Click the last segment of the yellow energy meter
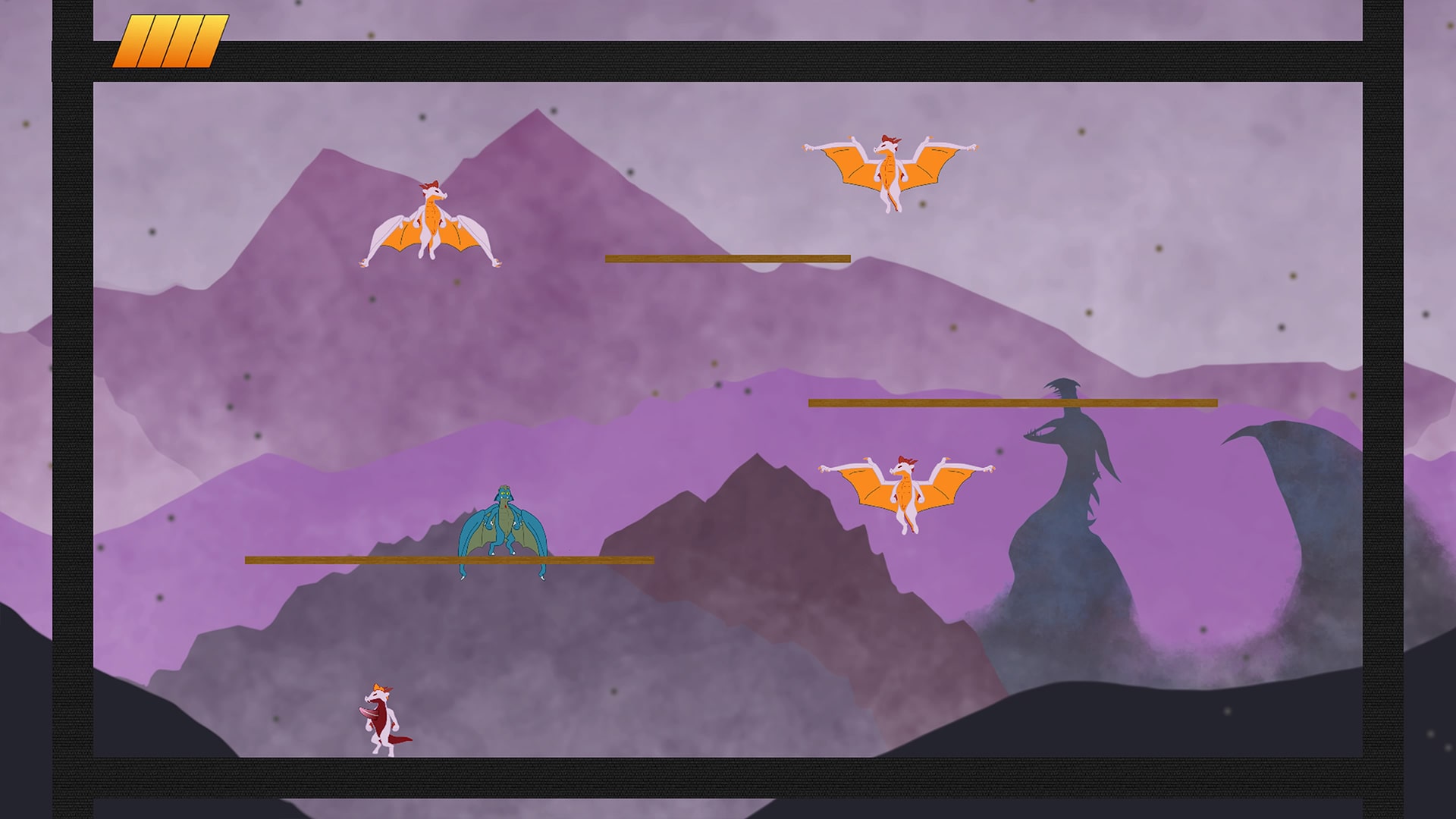Viewport: 1456px width, 819px height. pos(206,42)
